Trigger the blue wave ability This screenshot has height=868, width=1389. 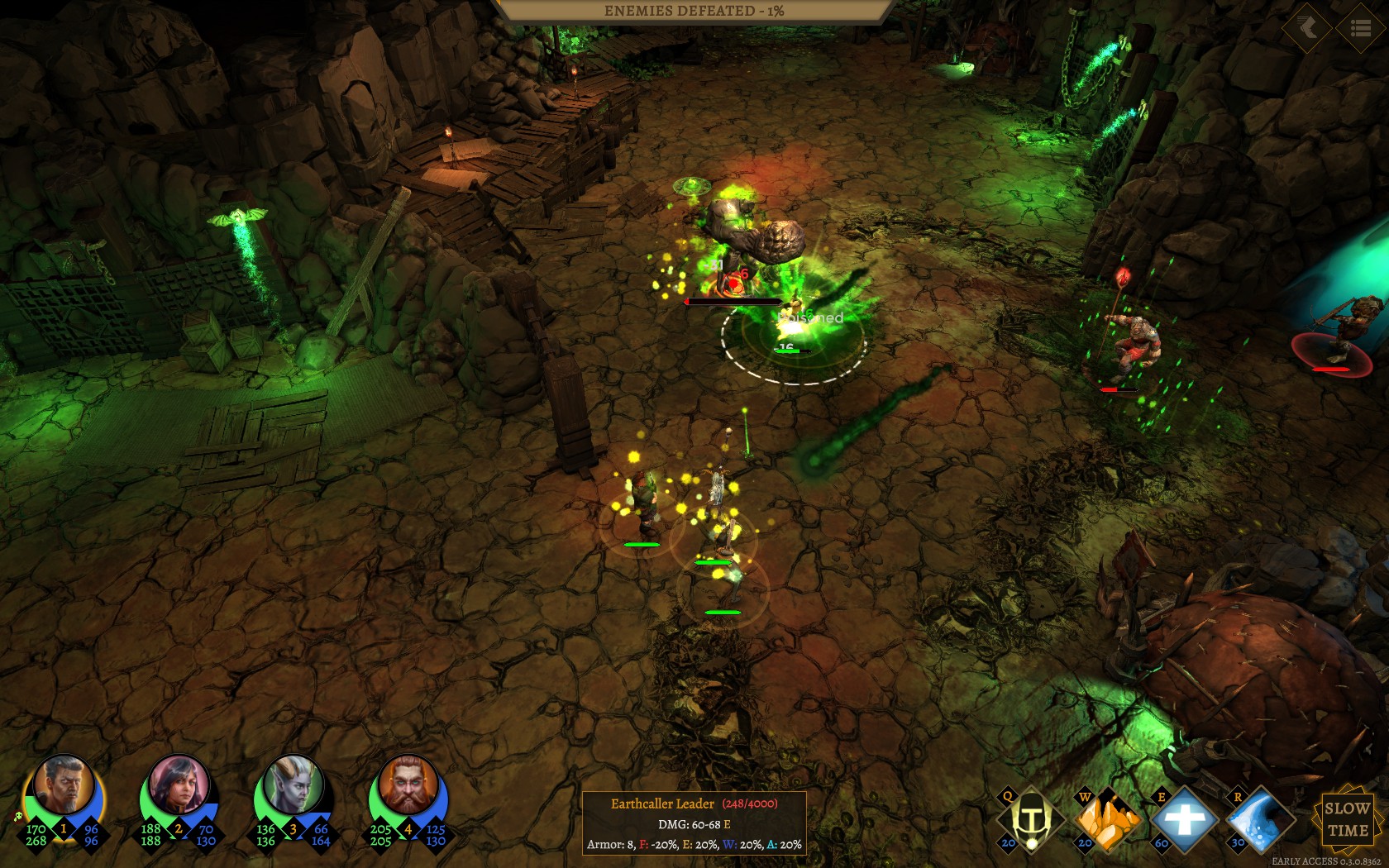point(1260,819)
